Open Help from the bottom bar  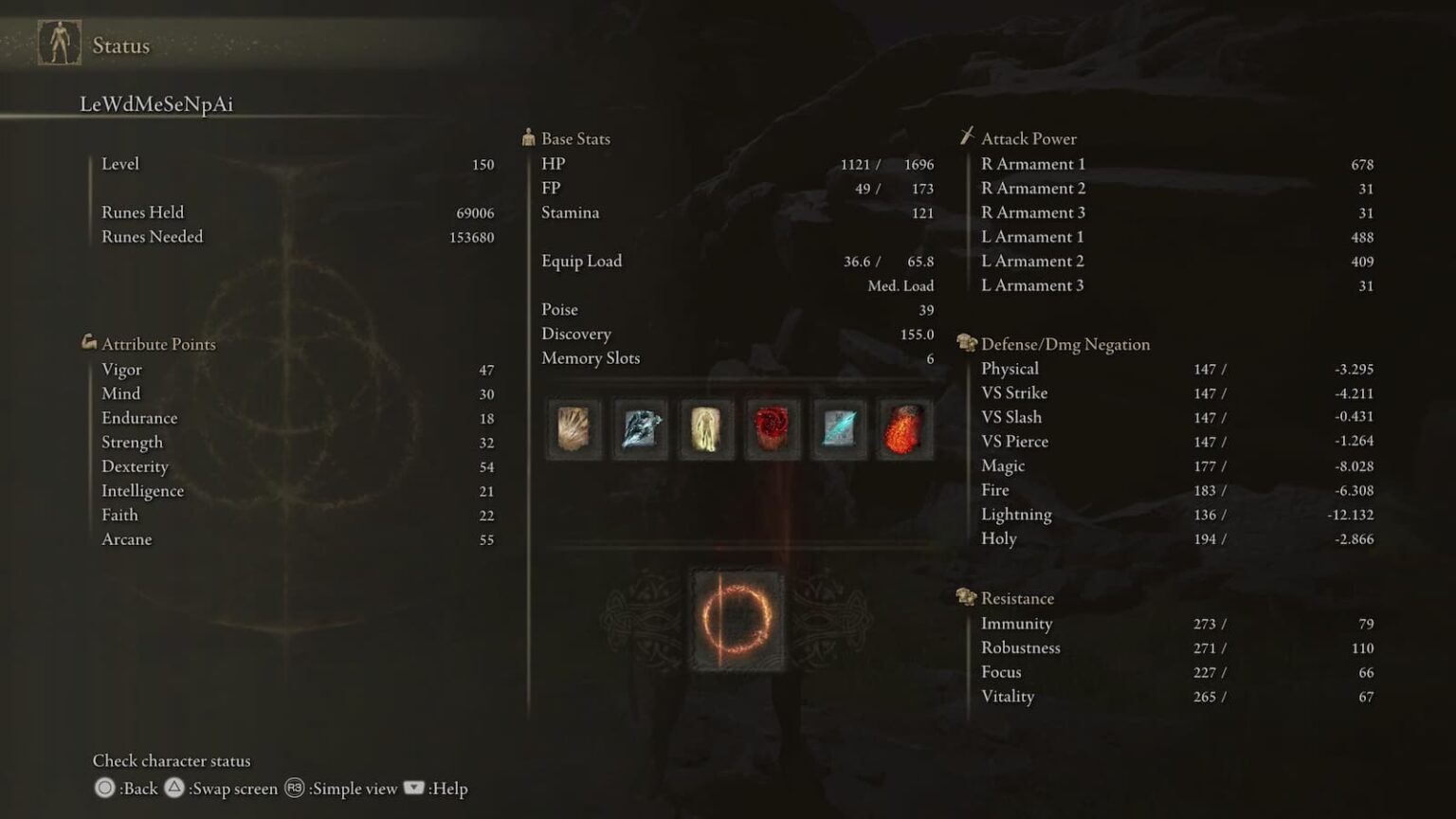tap(449, 788)
